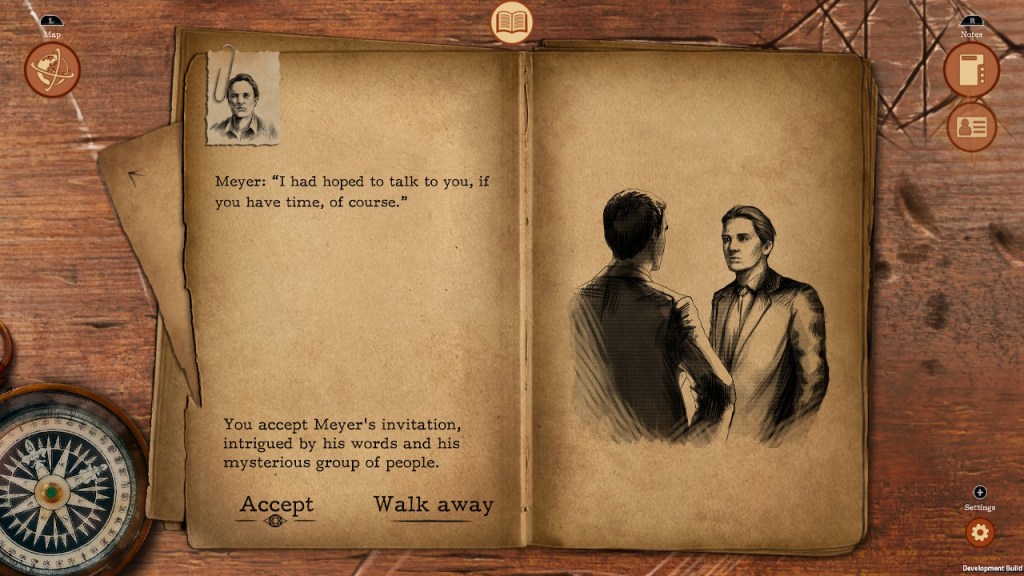This screenshot has width=1024, height=576.
Task: Click the open book journal icon
Action: [512, 22]
